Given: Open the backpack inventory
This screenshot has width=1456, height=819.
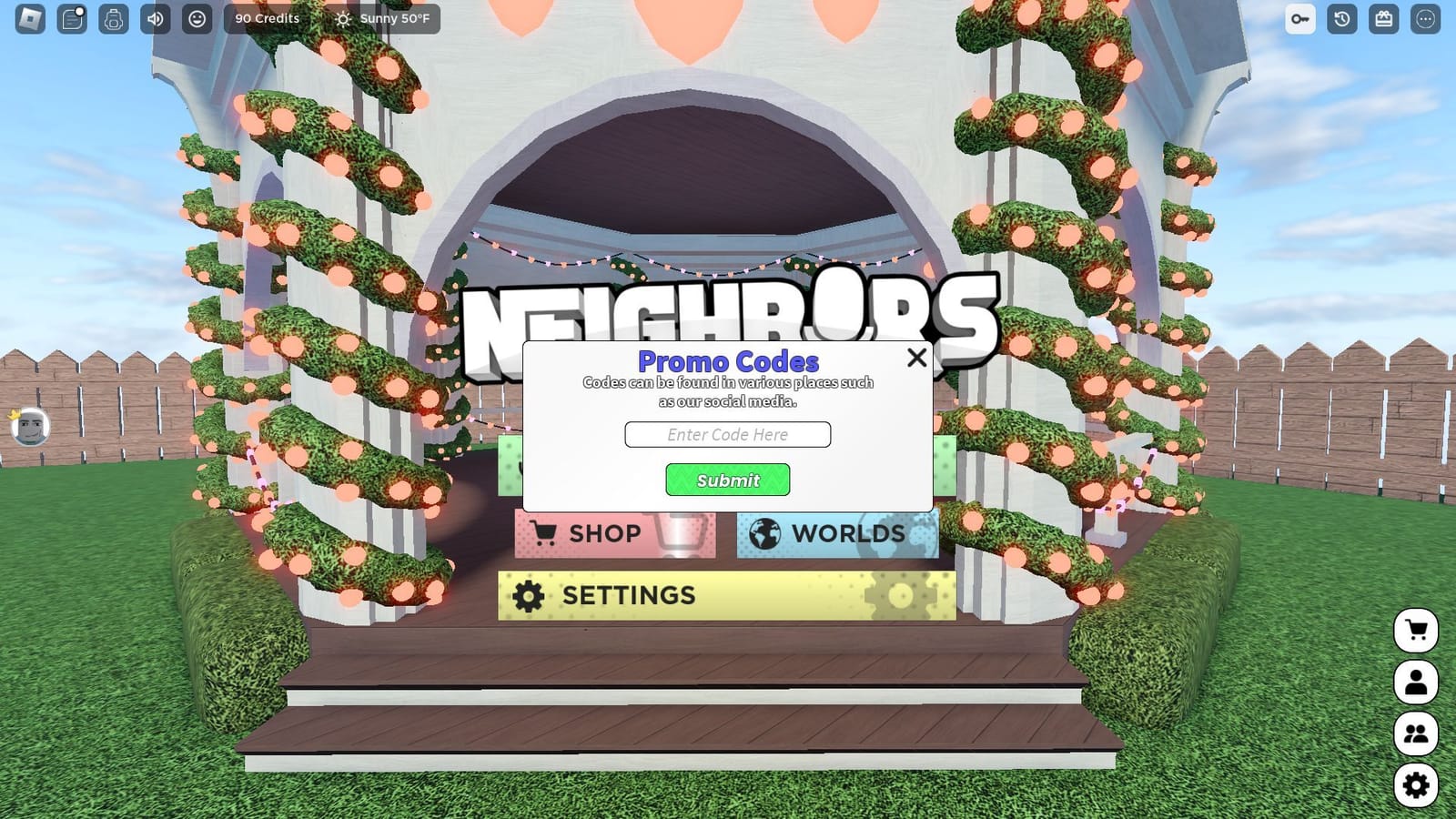Looking at the screenshot, I should (113, 18).
